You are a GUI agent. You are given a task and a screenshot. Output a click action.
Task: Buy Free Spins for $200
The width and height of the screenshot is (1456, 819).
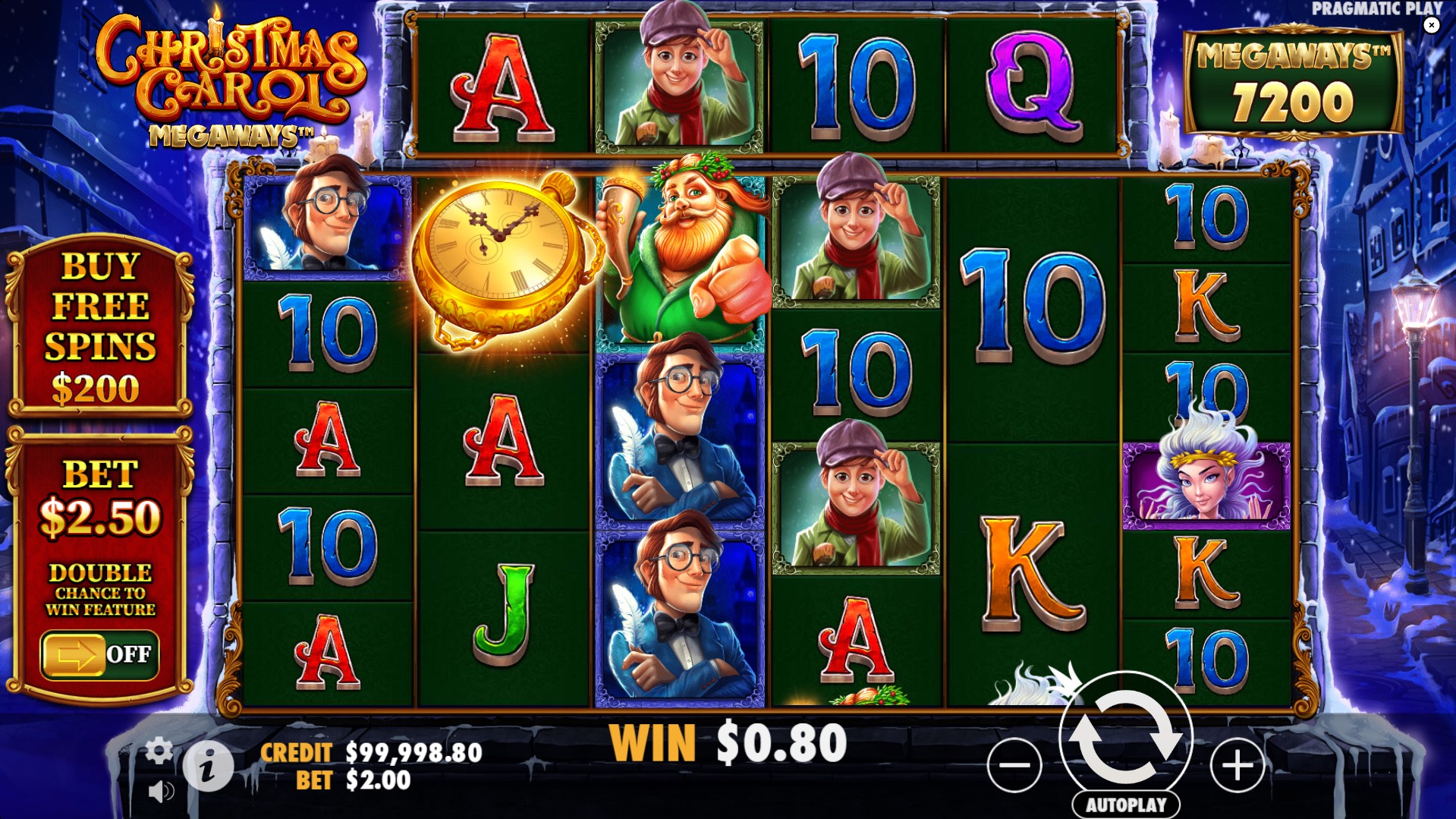(x=100, y=328)
